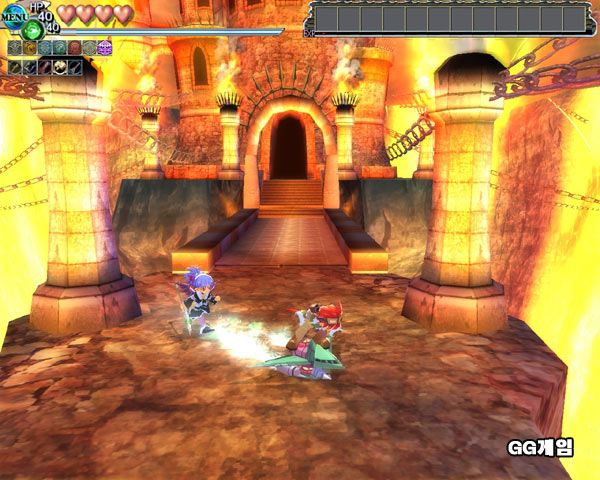Open the MENU orb button

12,17
